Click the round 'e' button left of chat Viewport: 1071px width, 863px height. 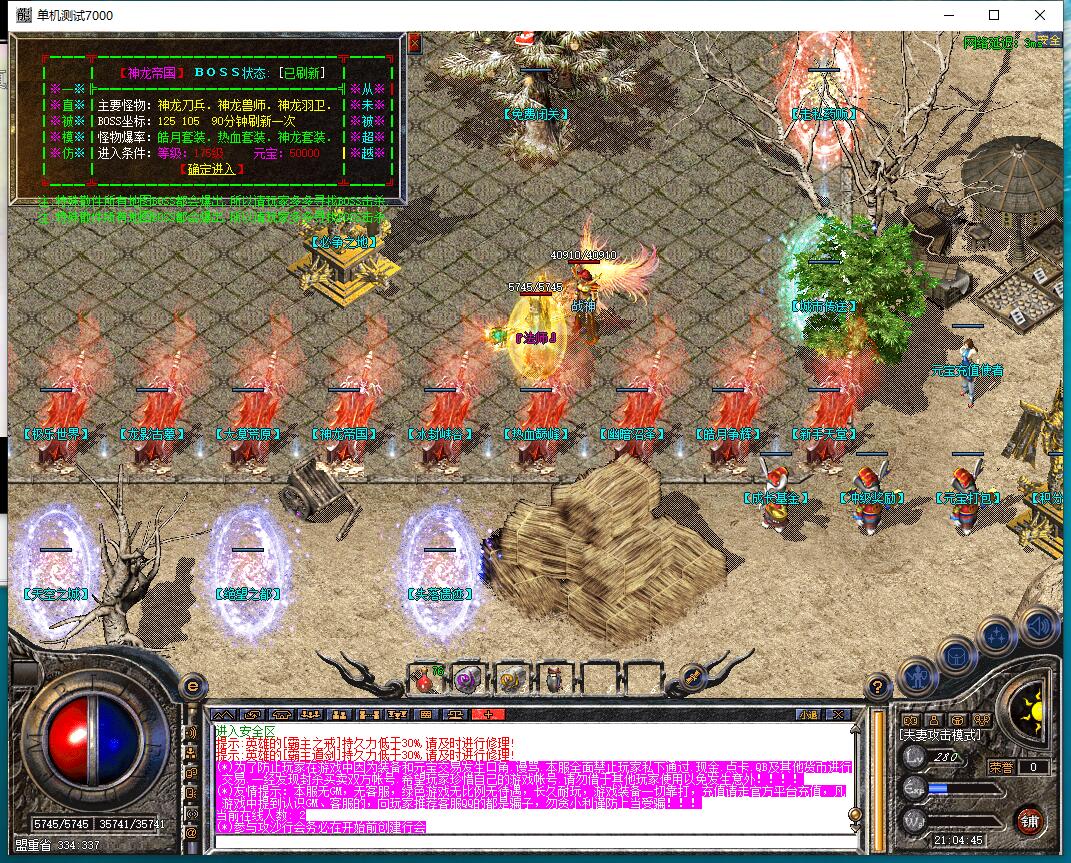(x=193, y=686)
